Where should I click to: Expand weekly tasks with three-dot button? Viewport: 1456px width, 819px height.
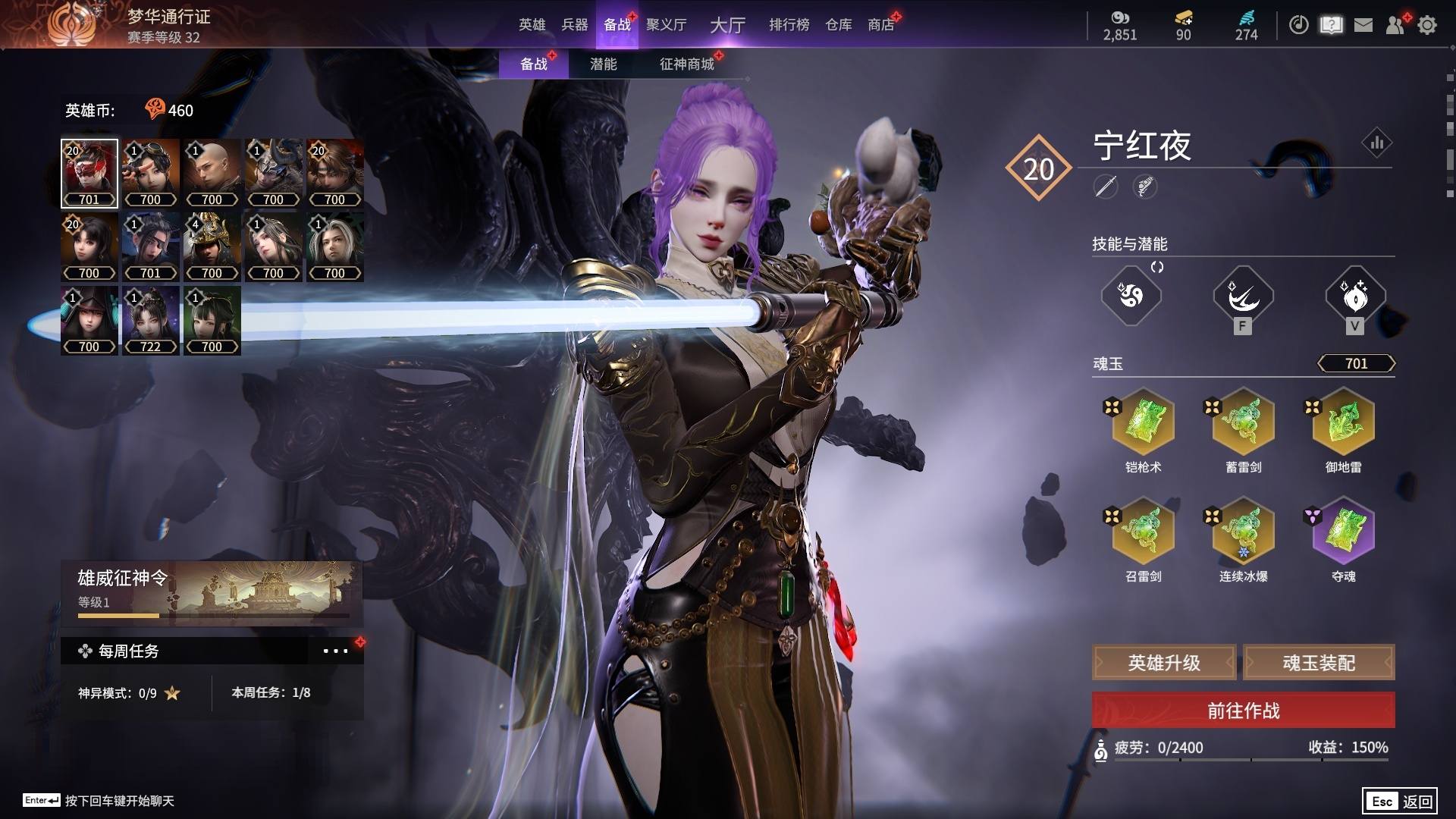click(x=335, y=651)
